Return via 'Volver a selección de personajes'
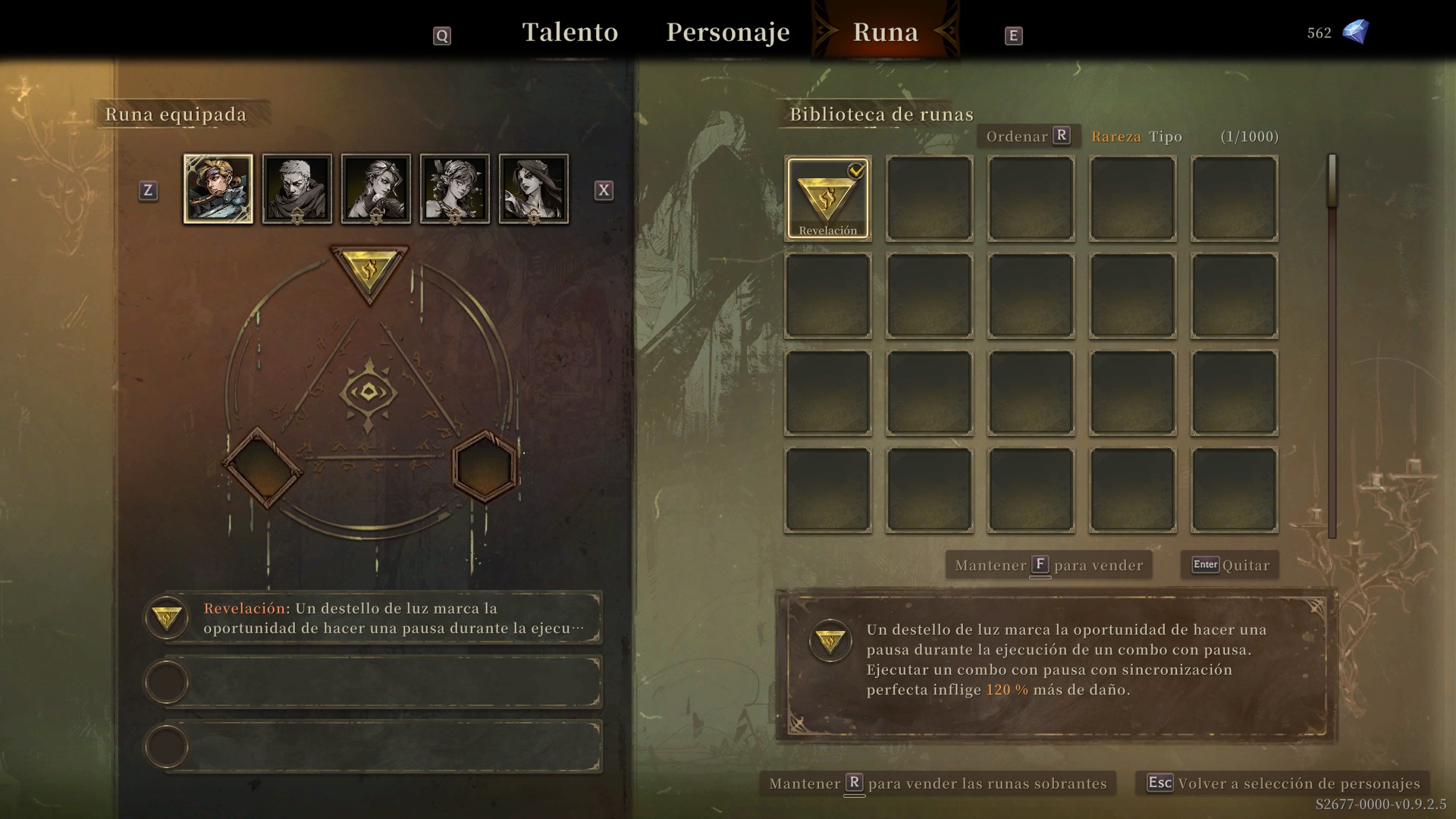This screenshot has width=1456, height=819. pos(1284,783)
